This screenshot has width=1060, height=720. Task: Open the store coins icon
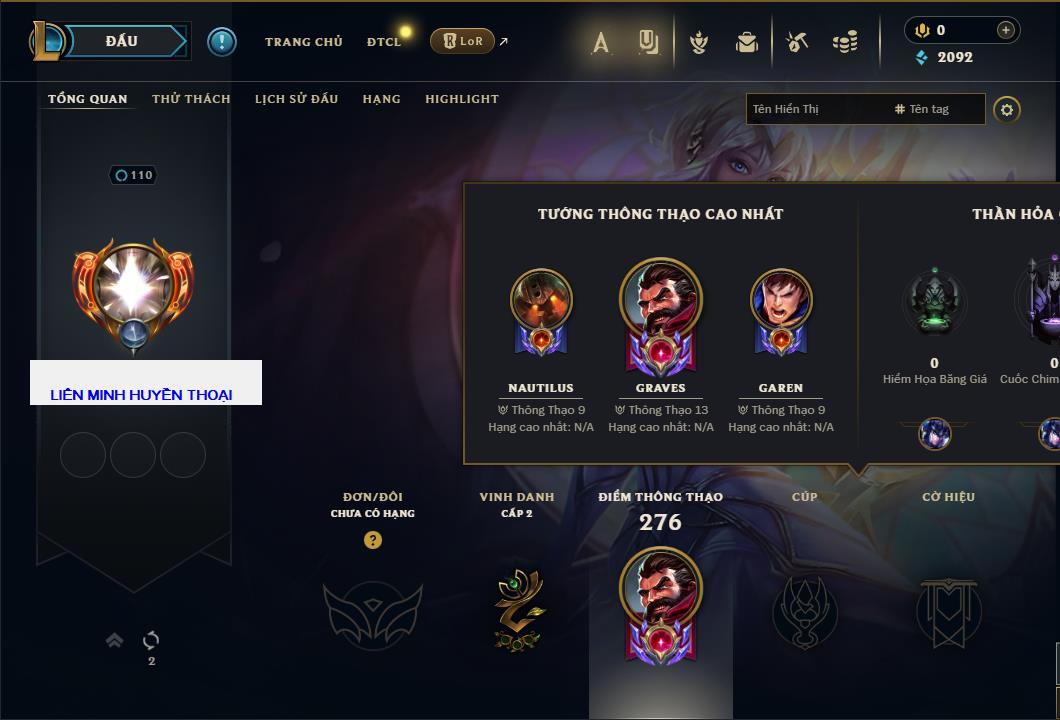tap(845, 42)
